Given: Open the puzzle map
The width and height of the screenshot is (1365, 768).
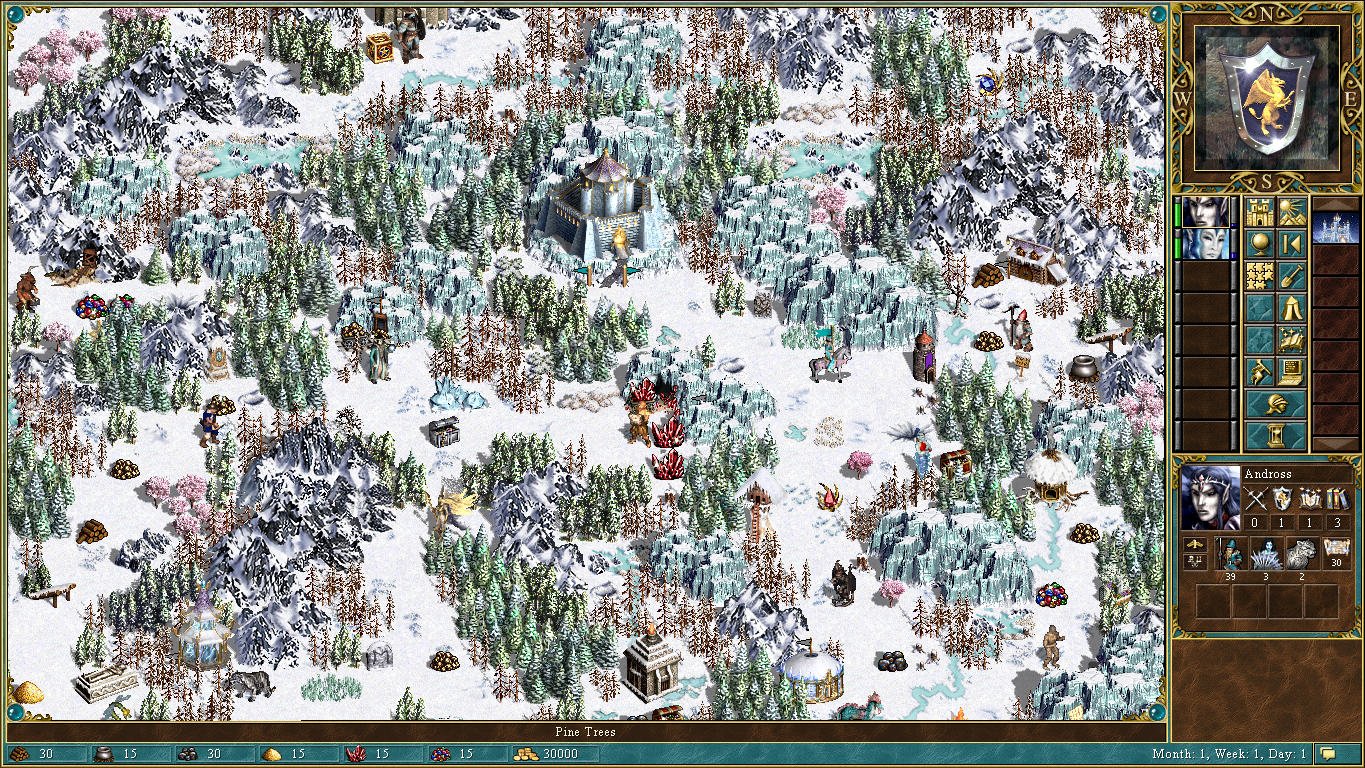Looking at the screenshot, I should click(1260, 275).
